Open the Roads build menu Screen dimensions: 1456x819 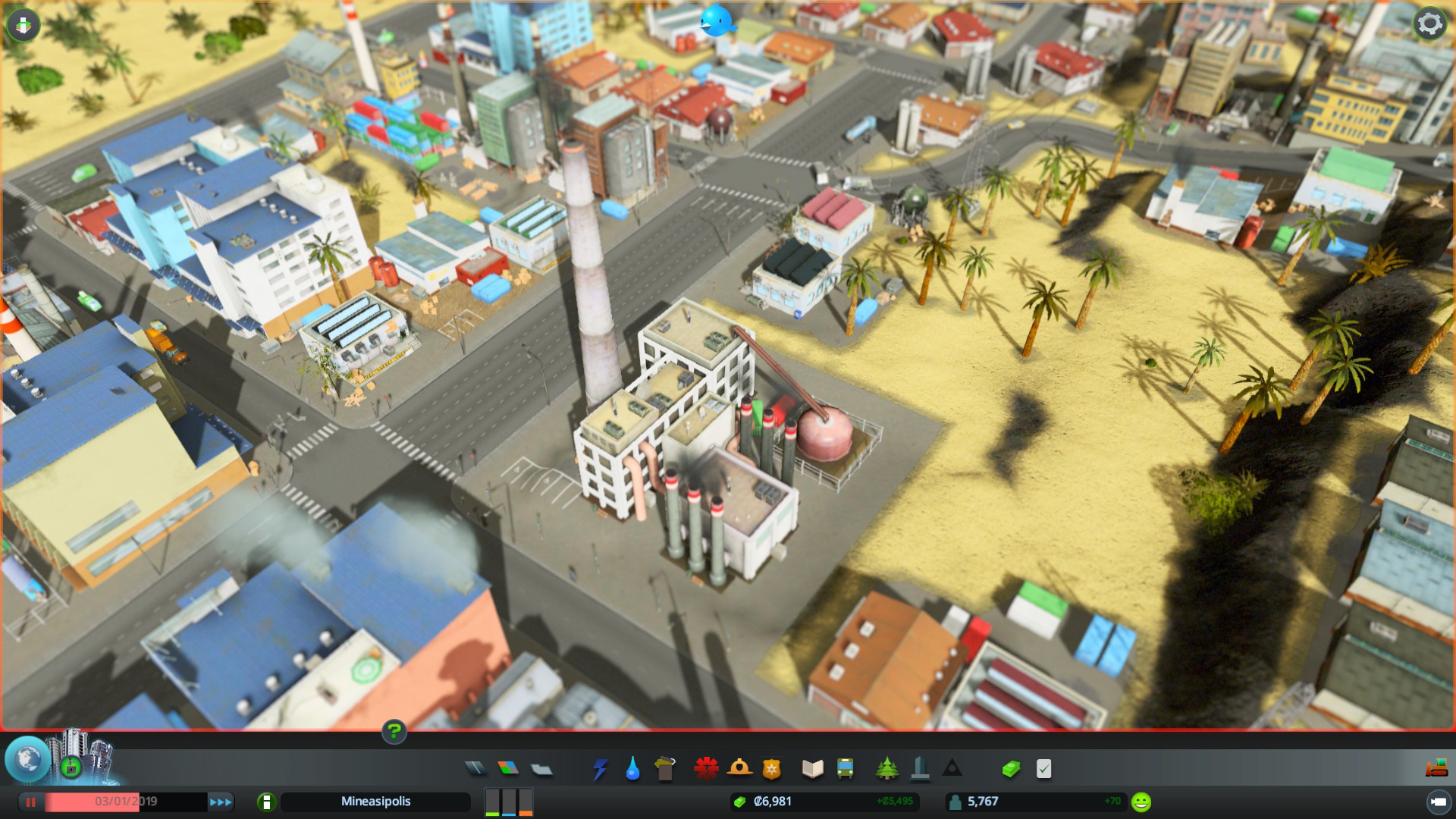pos(475,769)
